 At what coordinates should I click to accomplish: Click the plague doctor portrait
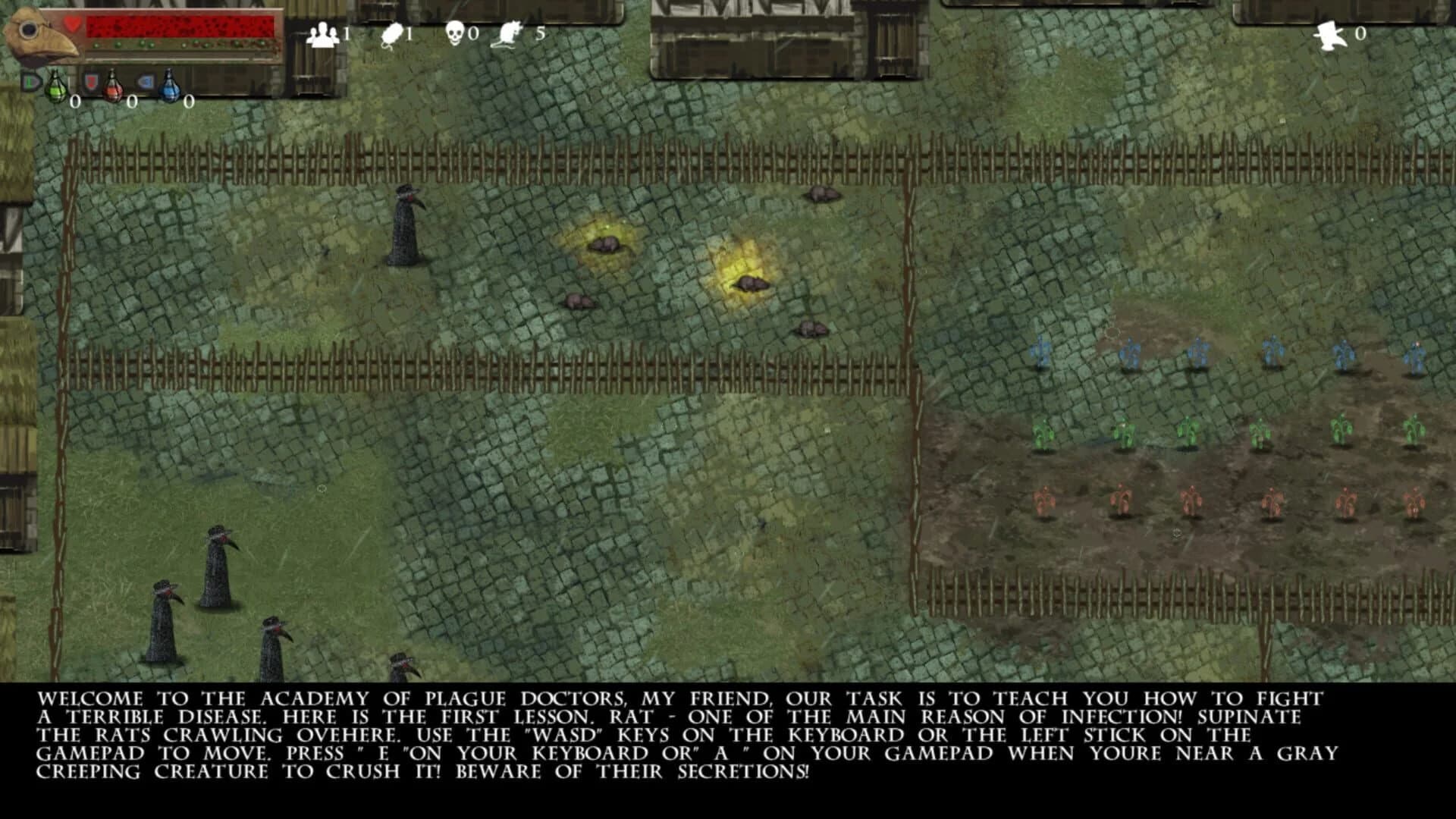36,32
